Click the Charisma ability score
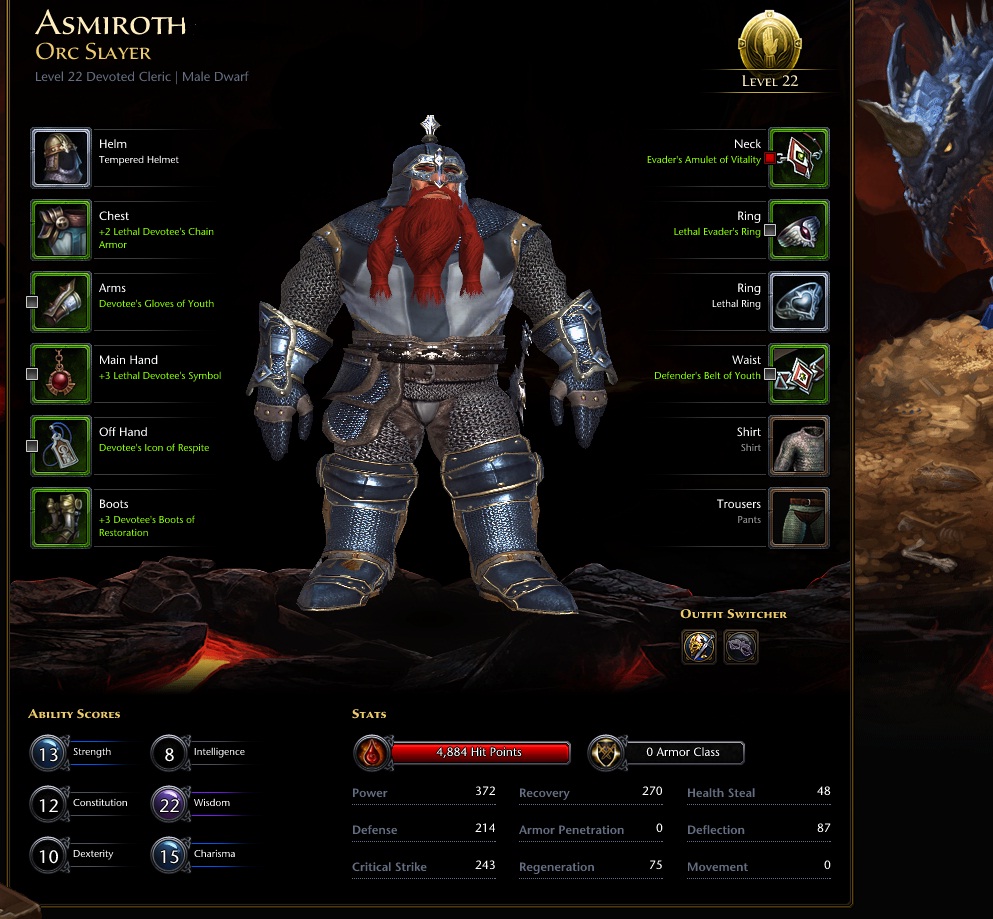 tap(169, 855)
